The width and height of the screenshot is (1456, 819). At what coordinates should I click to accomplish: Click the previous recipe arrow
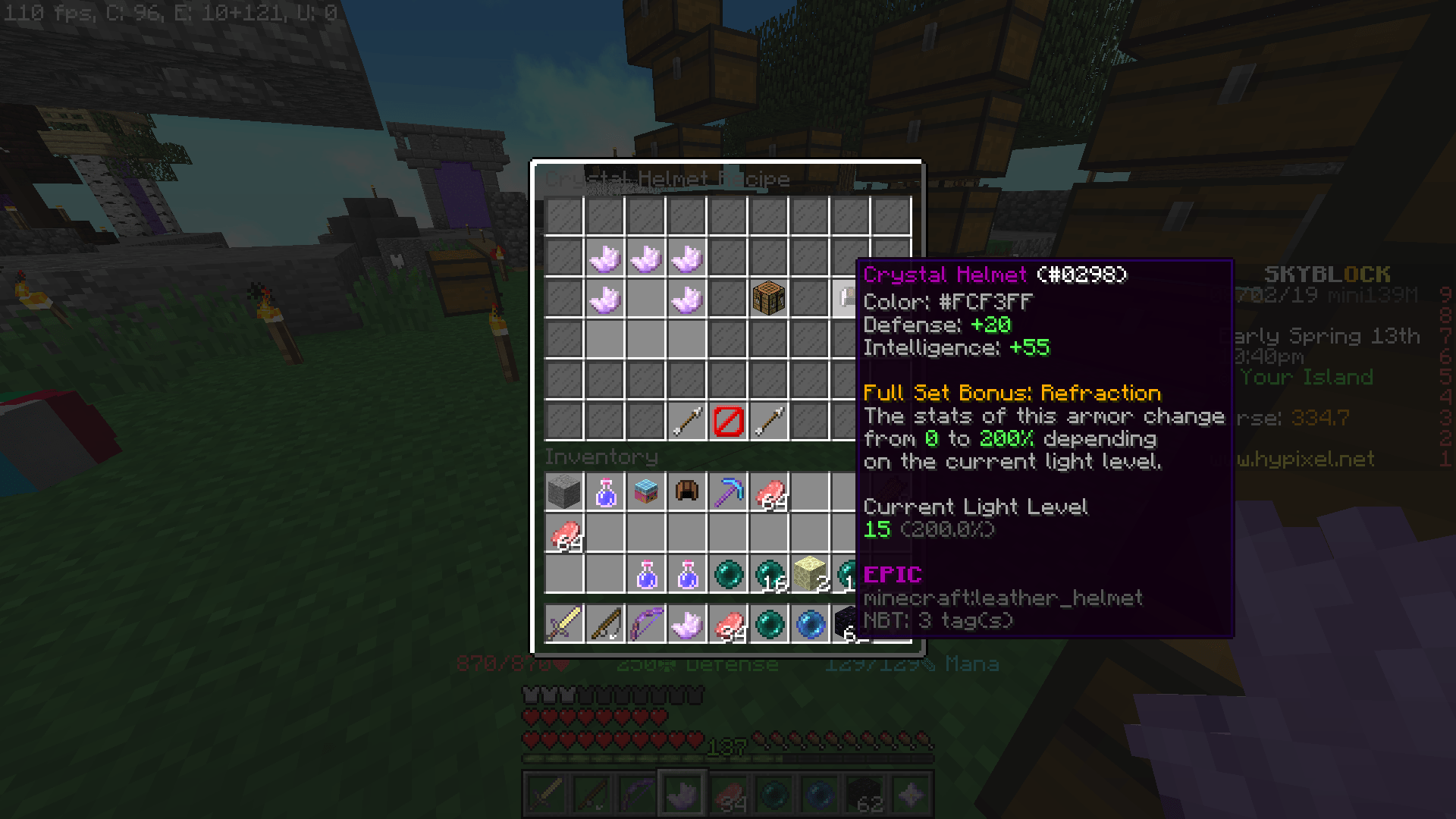(686, 420)
